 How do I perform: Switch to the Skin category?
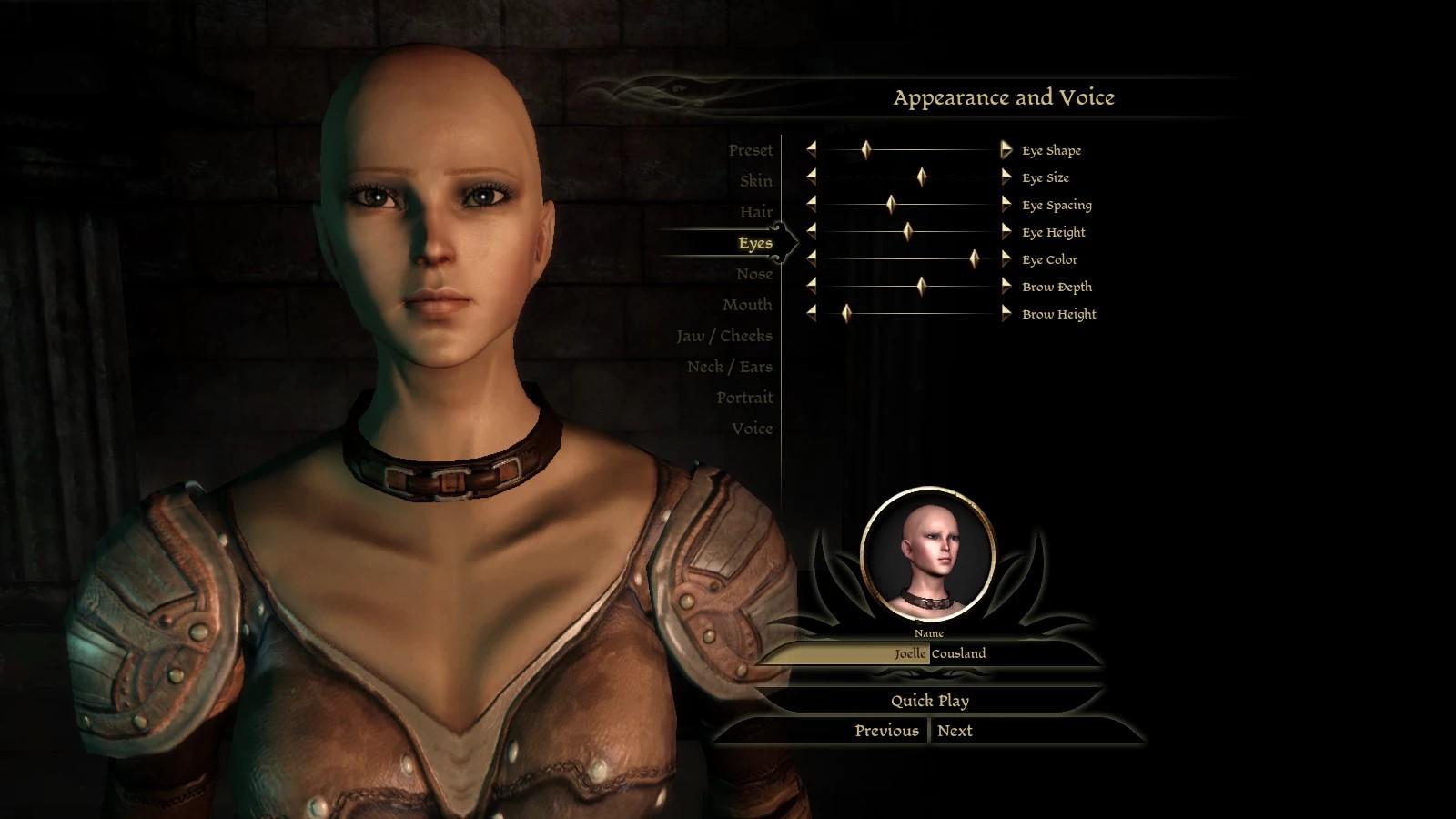click(755, 181)
